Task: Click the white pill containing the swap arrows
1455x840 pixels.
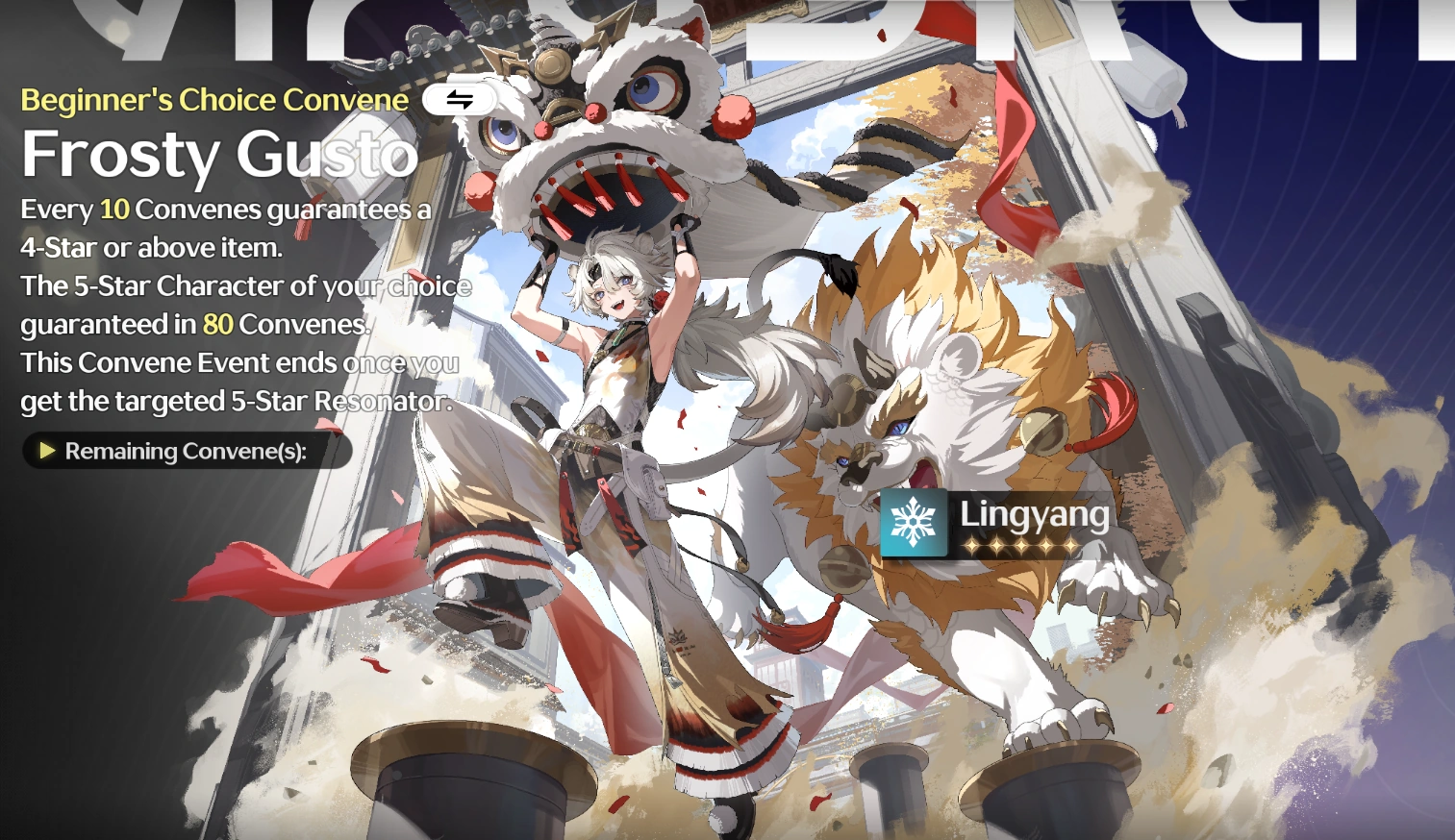Action: pyautogui.click(x=459, y=99)
